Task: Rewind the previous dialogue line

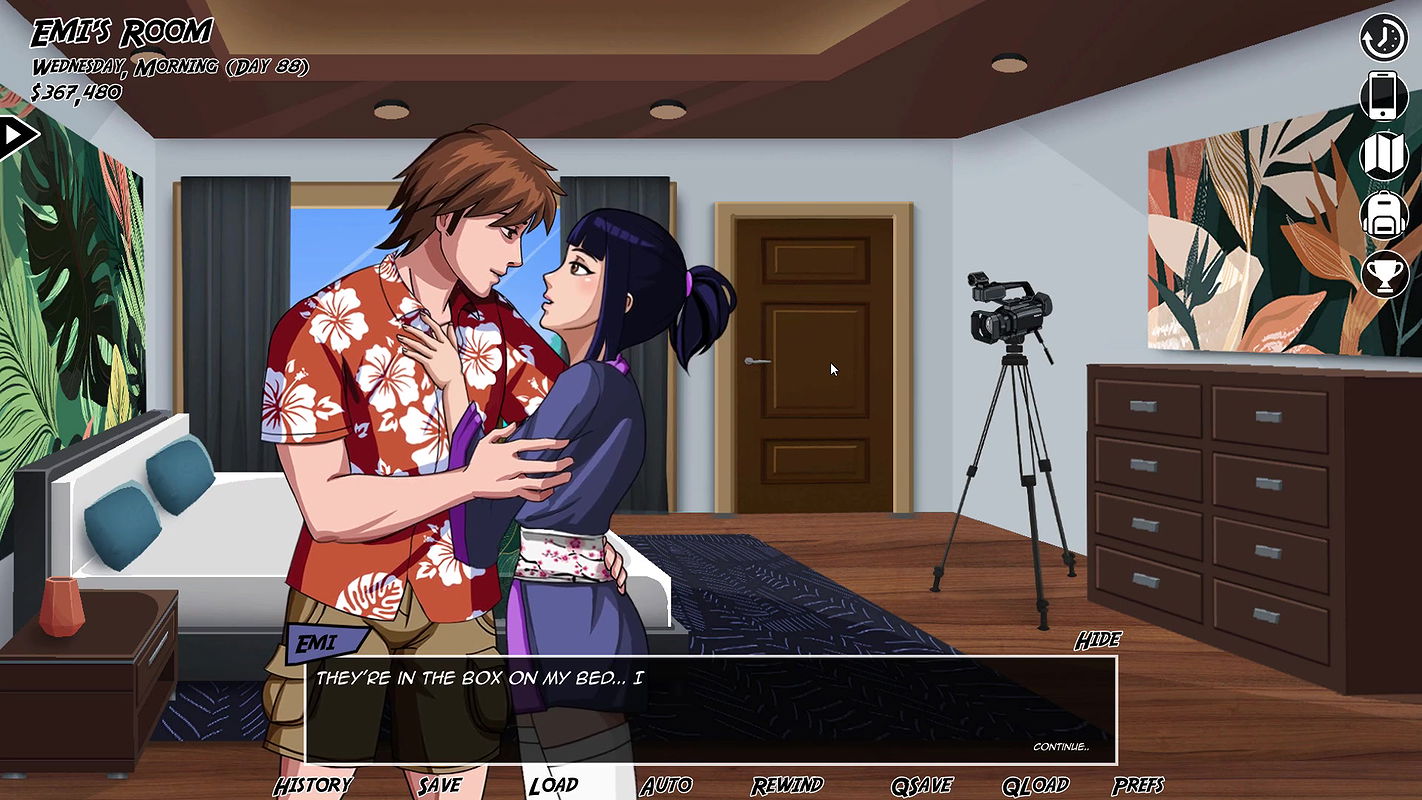Action: (x=787, y=785)
